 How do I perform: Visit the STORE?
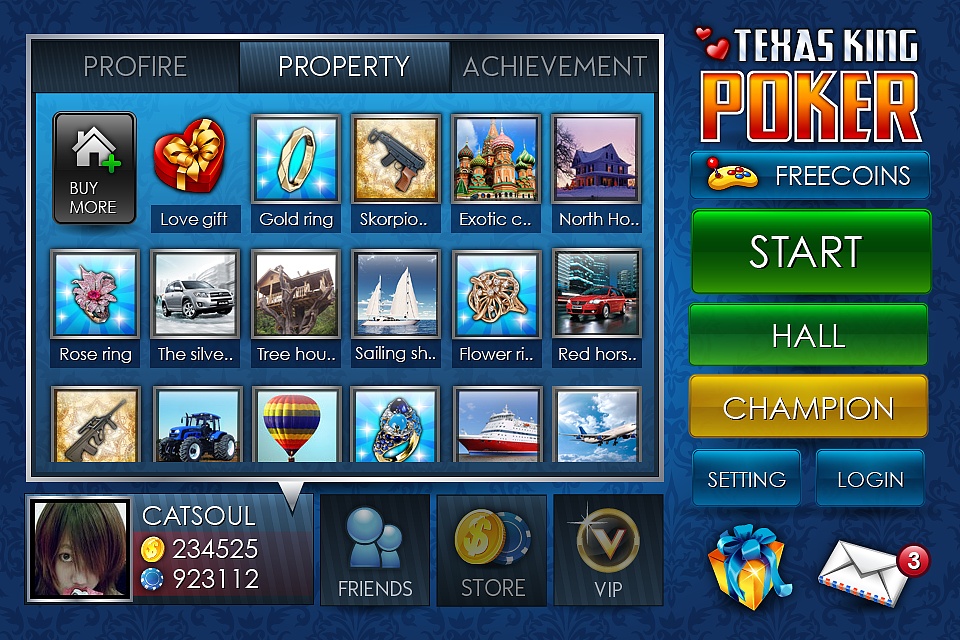point(492,550)
